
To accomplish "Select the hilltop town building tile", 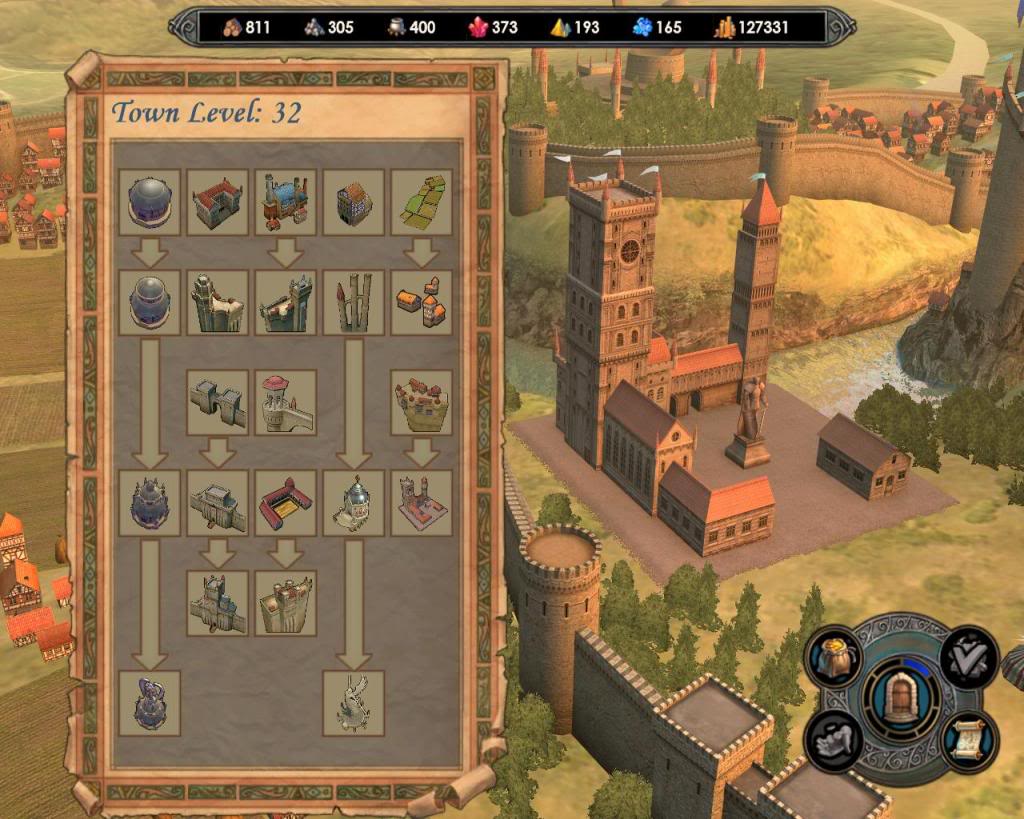I will 420,402.
